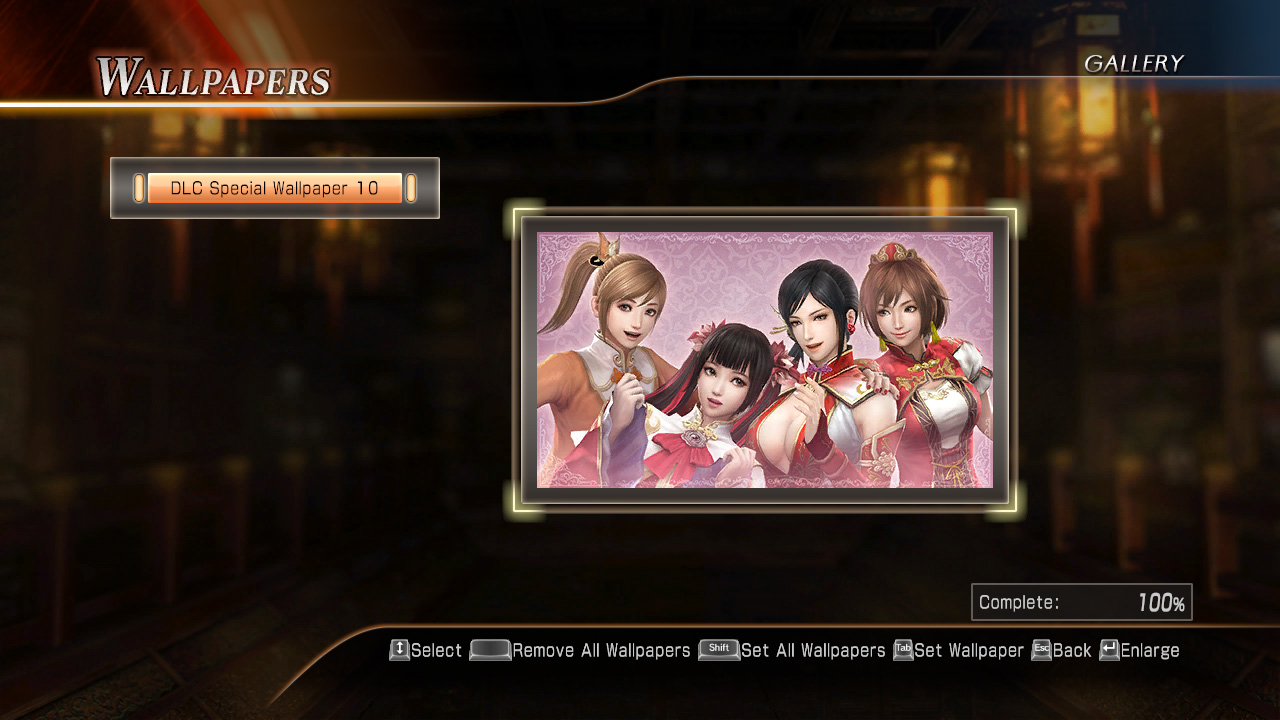Choose Enlarge from the bottom bar
This screenshot has height=720, width=1280.
pos(1148,650)
